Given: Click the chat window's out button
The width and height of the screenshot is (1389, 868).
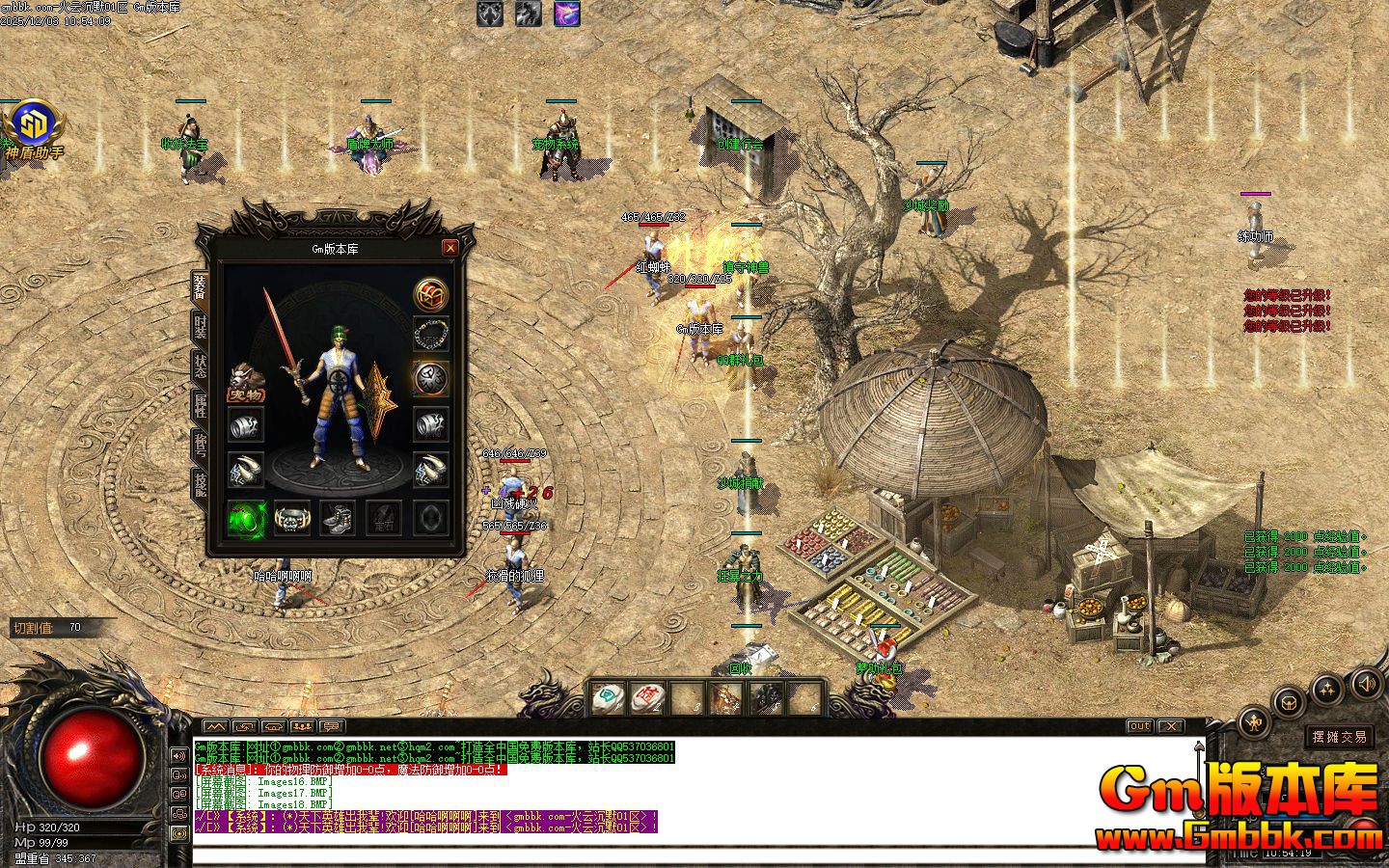Looking at the screenshot, I should [1139, 726].
